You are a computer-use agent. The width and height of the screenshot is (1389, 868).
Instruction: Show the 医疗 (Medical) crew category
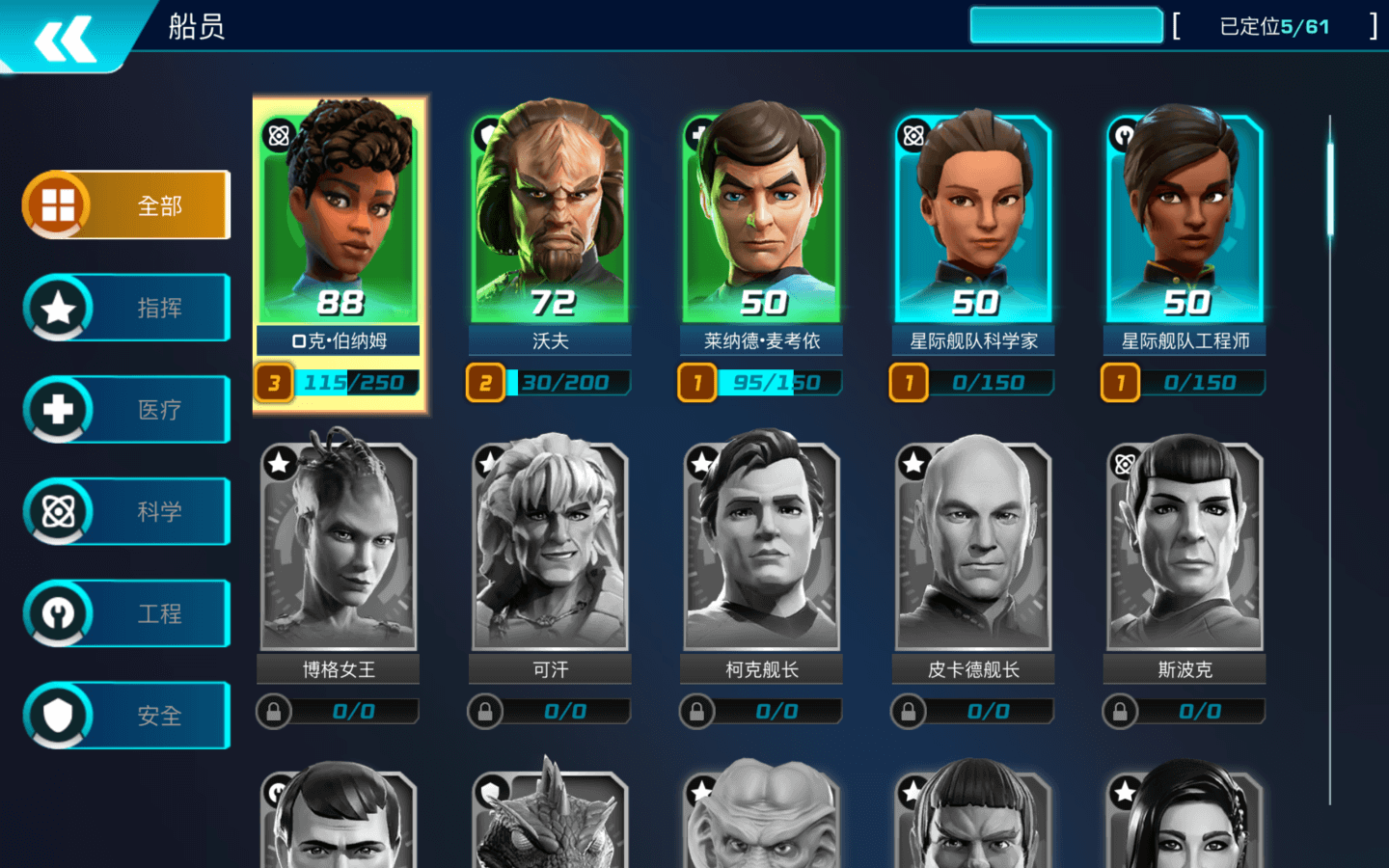click(x=127, y=410)
